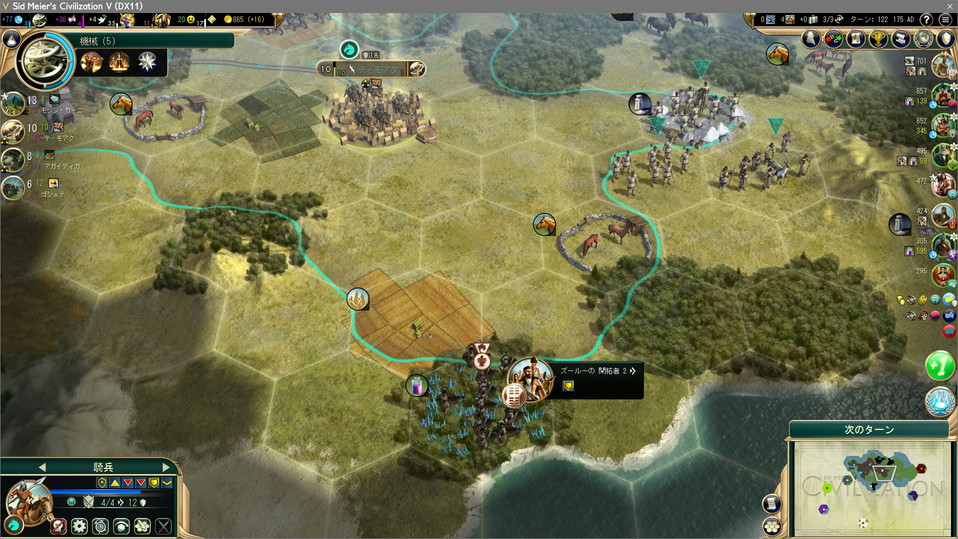This screenshot has width=958, height=539.
Task: End turn with the 次のターン button
Action: point(868,429)
